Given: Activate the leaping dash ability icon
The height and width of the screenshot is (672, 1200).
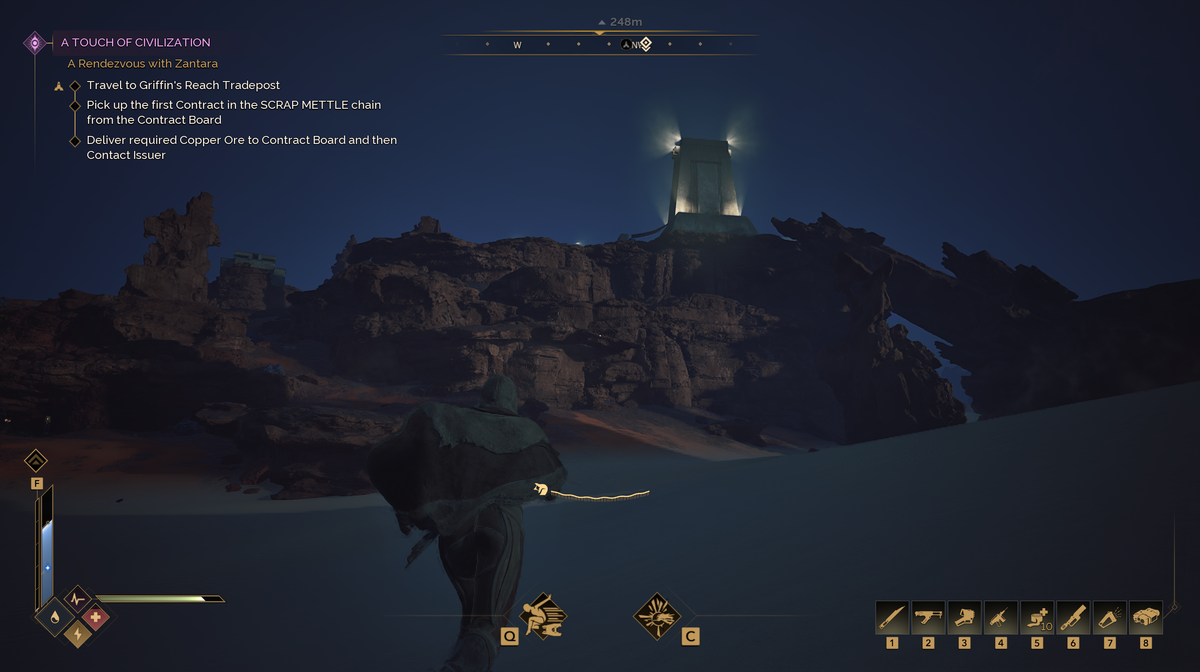Looking at the screenshot, I should (x=544, y=616).
